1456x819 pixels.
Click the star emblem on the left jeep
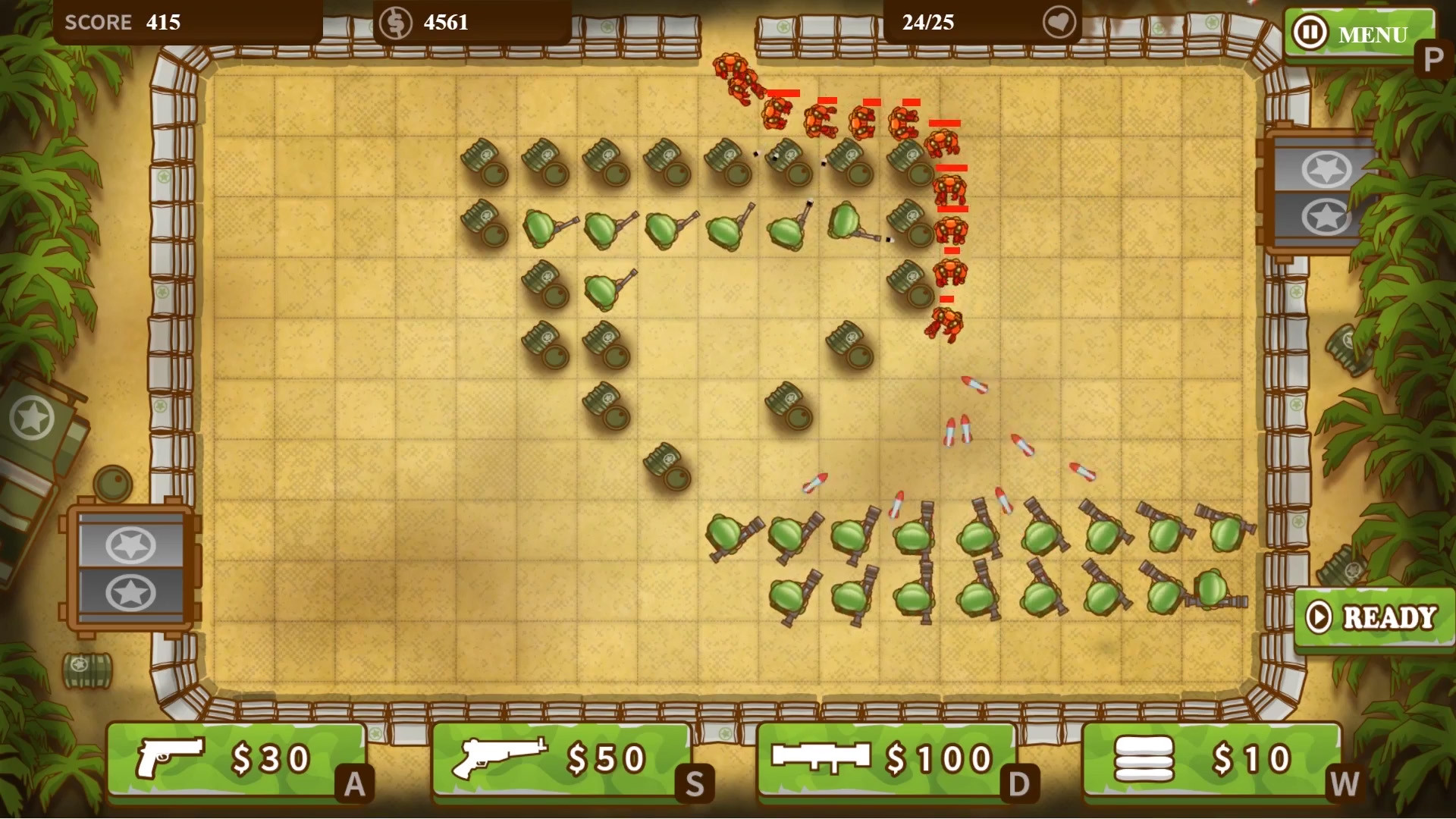tap(33, 415)
